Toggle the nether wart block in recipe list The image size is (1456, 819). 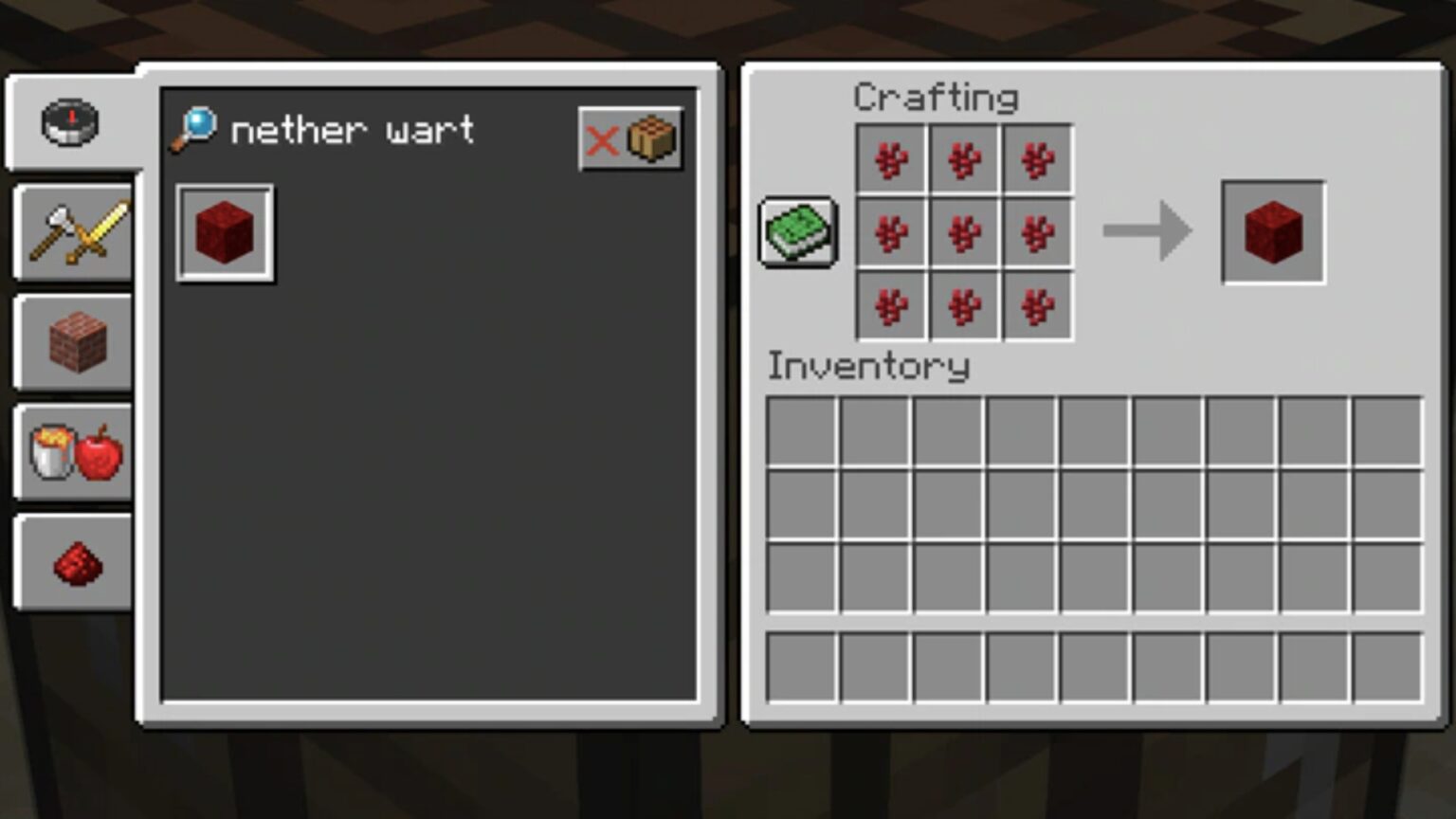225,233
